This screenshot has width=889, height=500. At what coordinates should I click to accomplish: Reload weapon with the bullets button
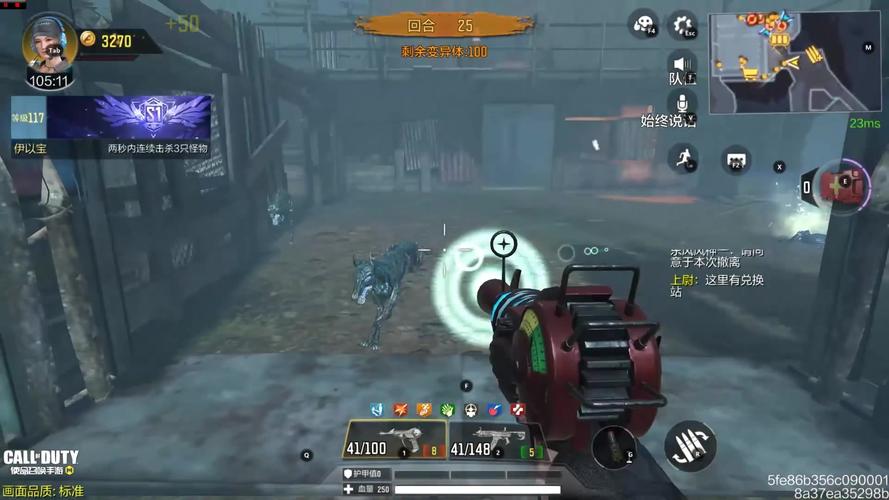pyautogui.click(x=690, y=446)
